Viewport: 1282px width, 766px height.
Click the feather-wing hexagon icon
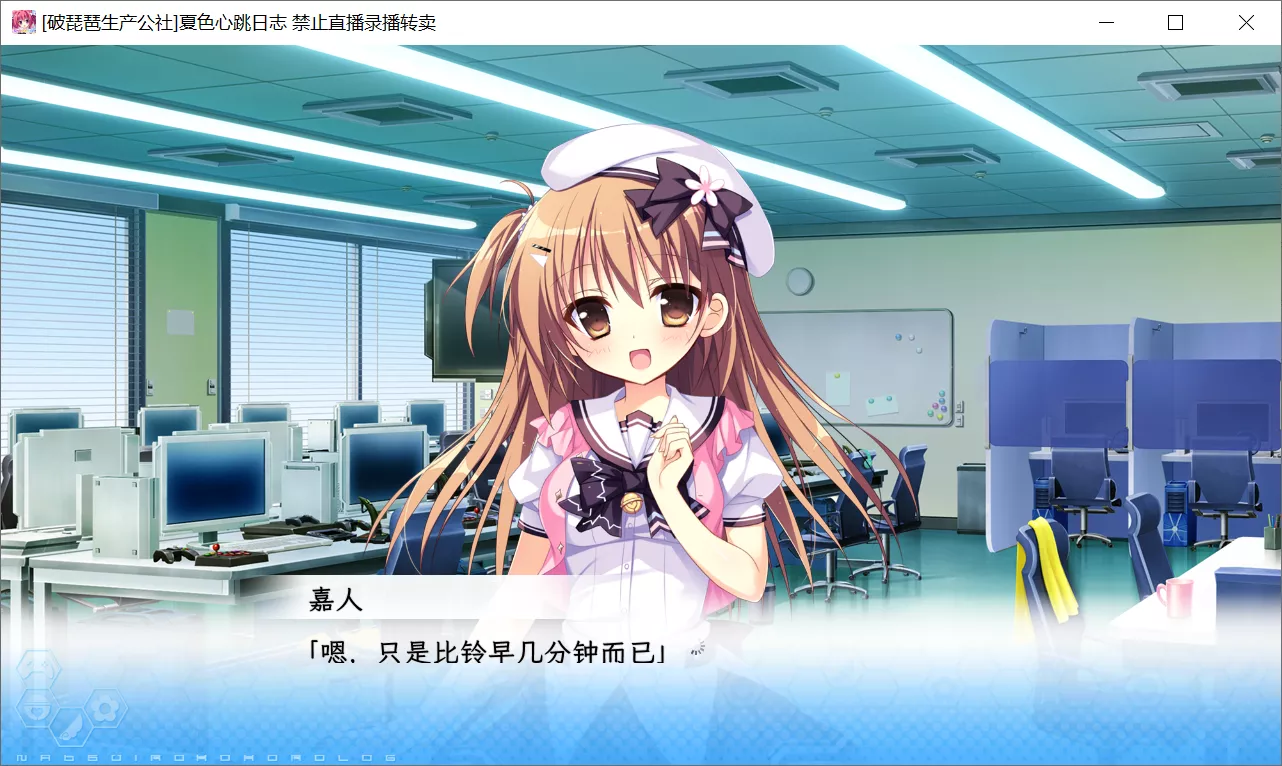click(69, 727)
